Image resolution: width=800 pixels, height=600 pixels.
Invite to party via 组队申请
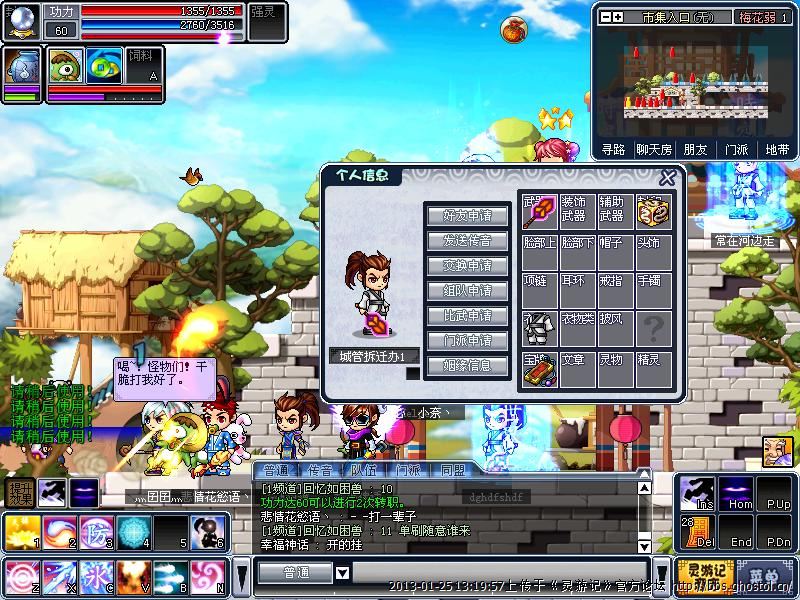click(x=467, y=290)
